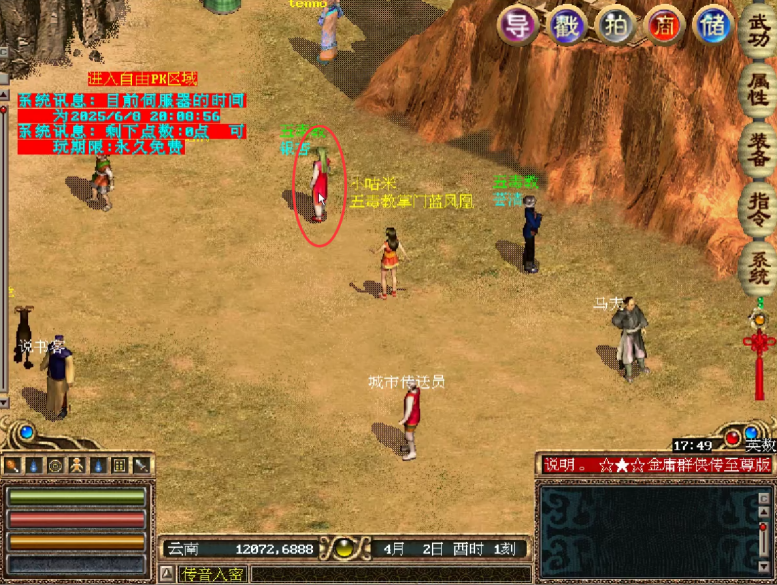This screenshot has width=777, height=585.
Task: Select the meat drumstick quick-slot icon
Action: point(12,465)
